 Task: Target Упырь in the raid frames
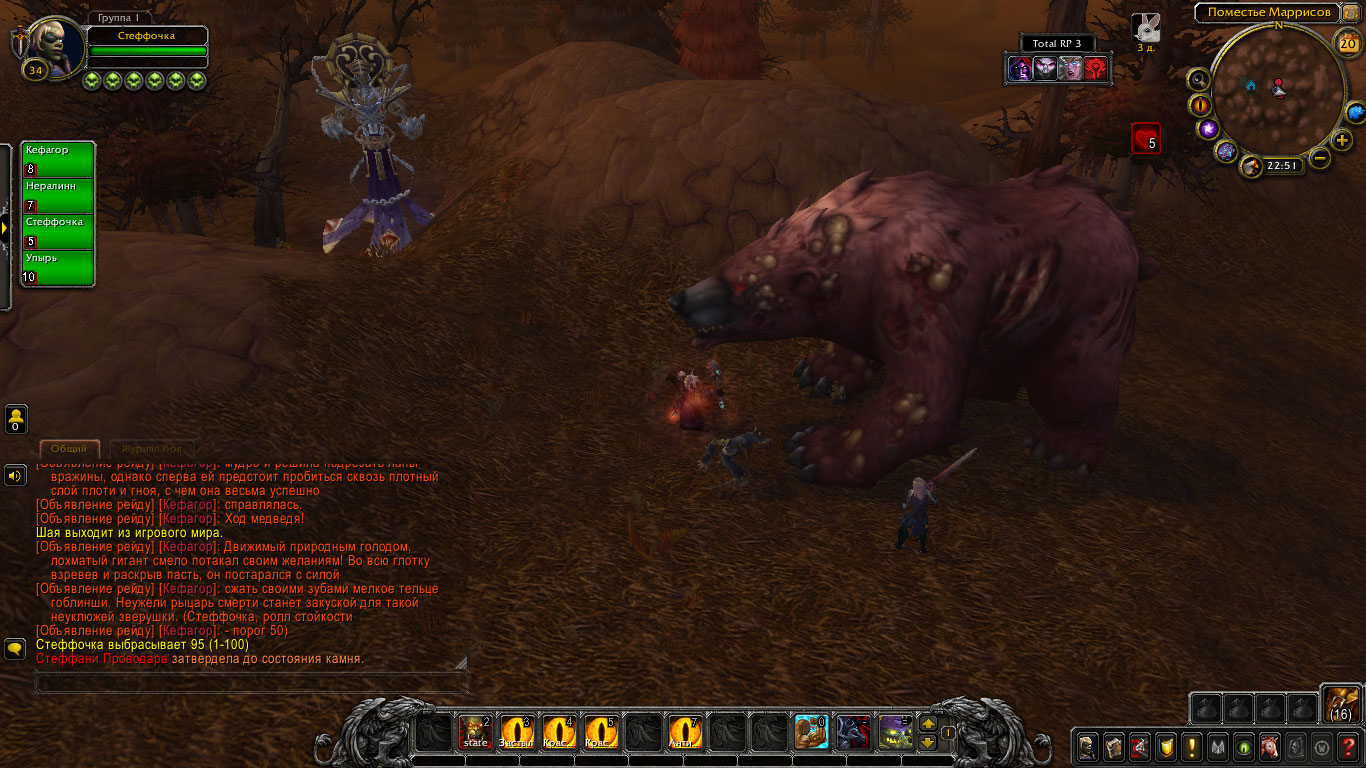click(58, 268)
